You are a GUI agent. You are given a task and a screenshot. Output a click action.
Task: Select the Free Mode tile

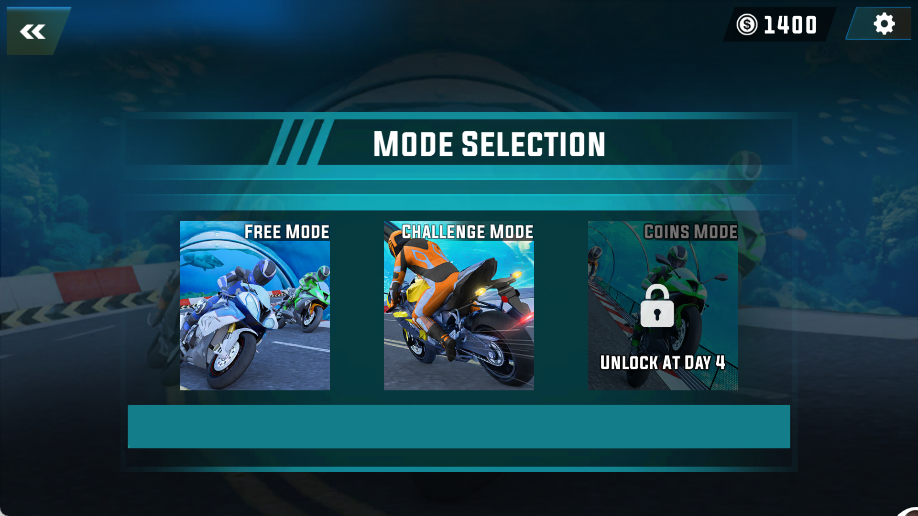click(255, 306)
